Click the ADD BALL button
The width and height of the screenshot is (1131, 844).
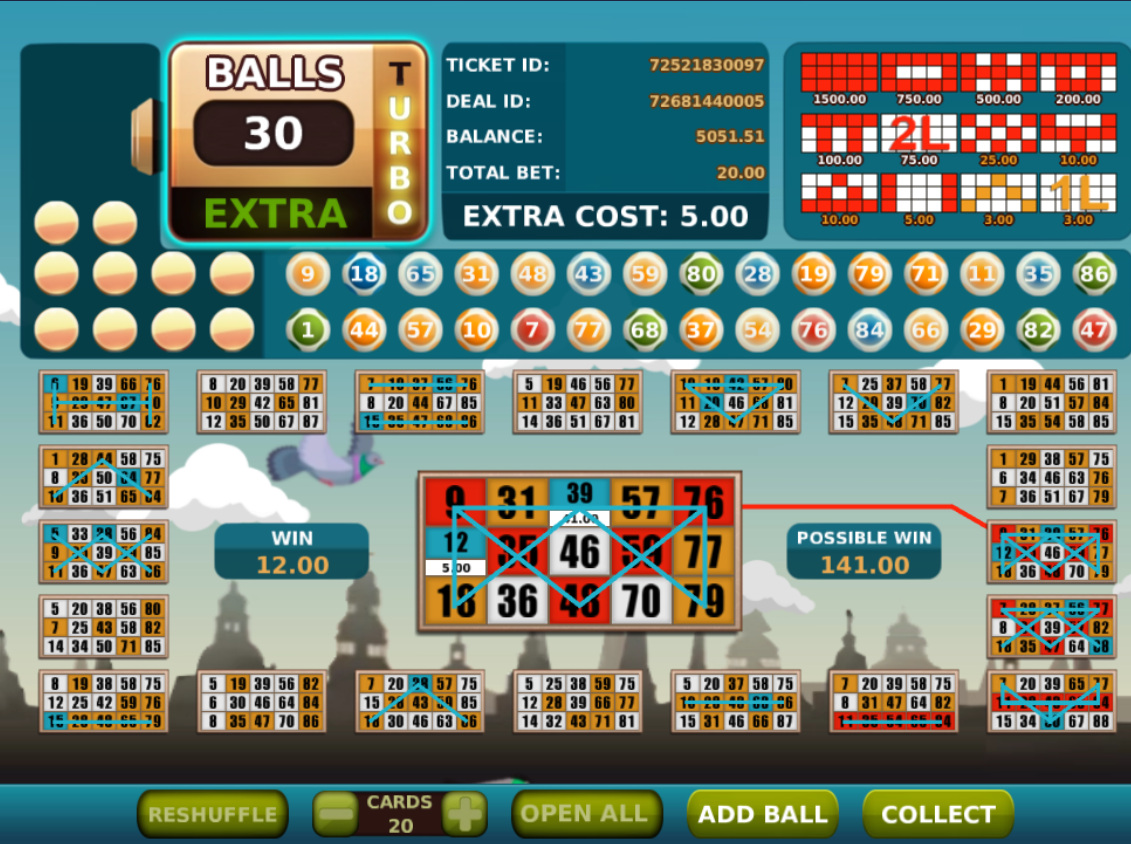[762, 814]
